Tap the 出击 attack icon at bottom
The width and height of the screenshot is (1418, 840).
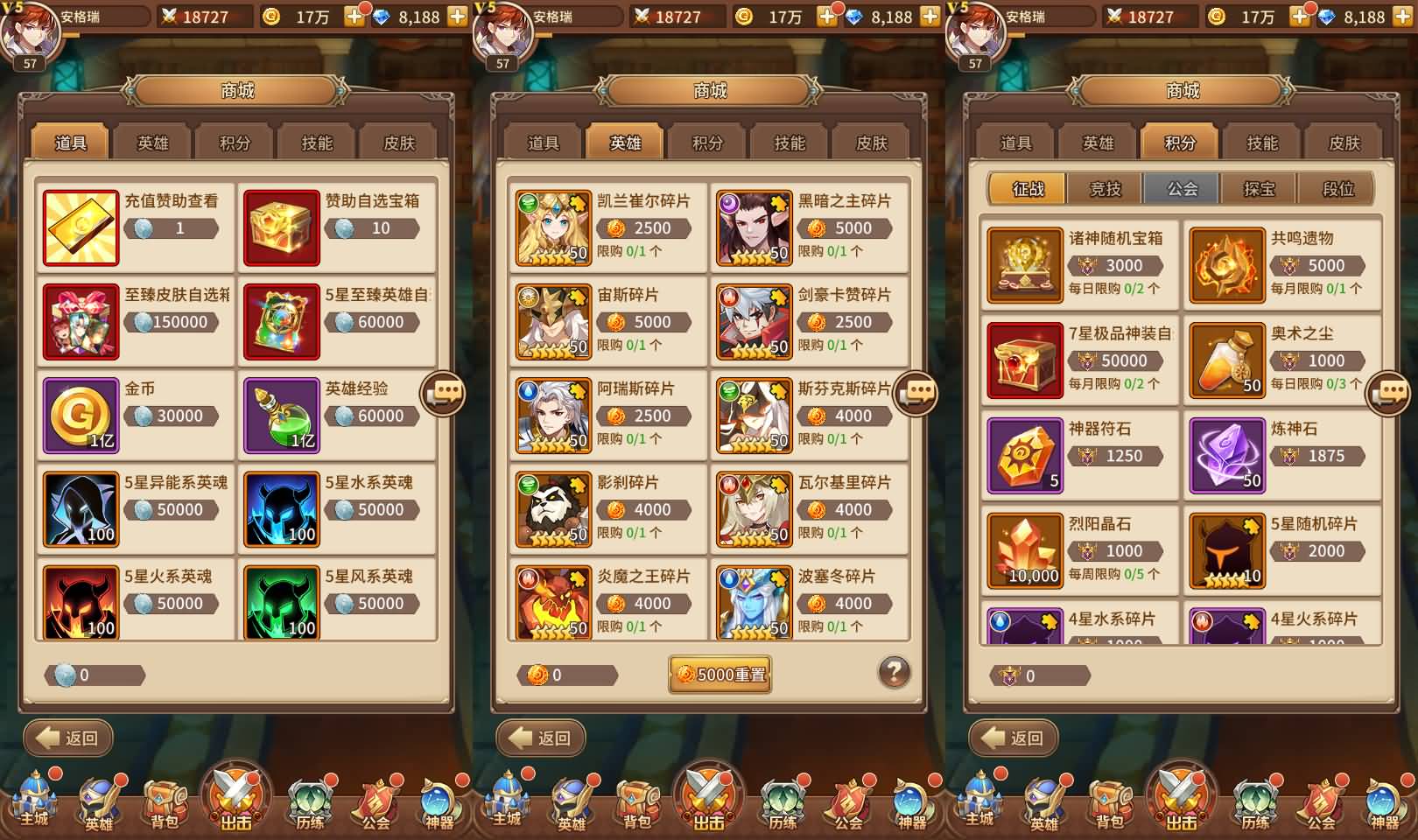(235, 796)
